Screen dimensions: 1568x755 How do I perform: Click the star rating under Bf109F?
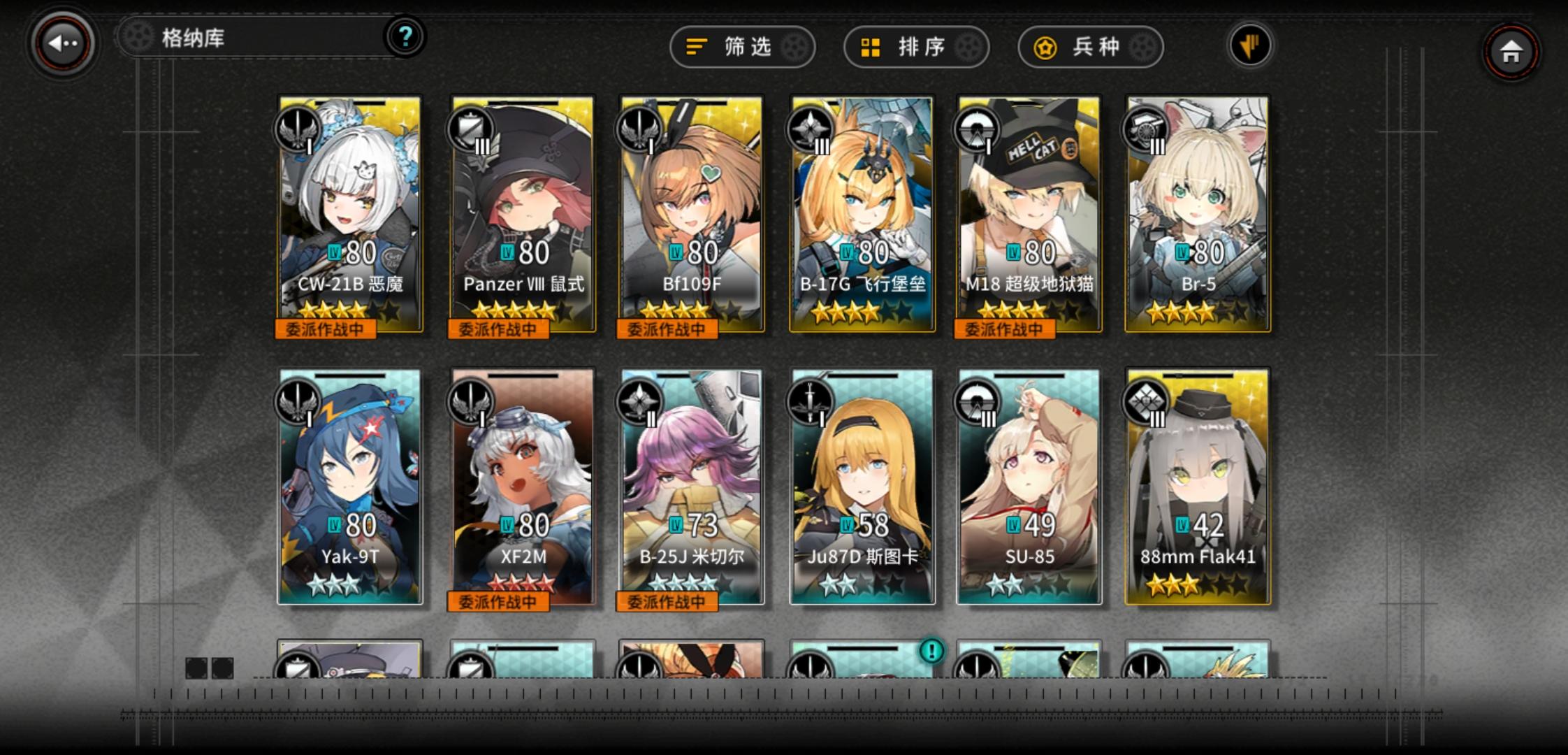point(690,310)
